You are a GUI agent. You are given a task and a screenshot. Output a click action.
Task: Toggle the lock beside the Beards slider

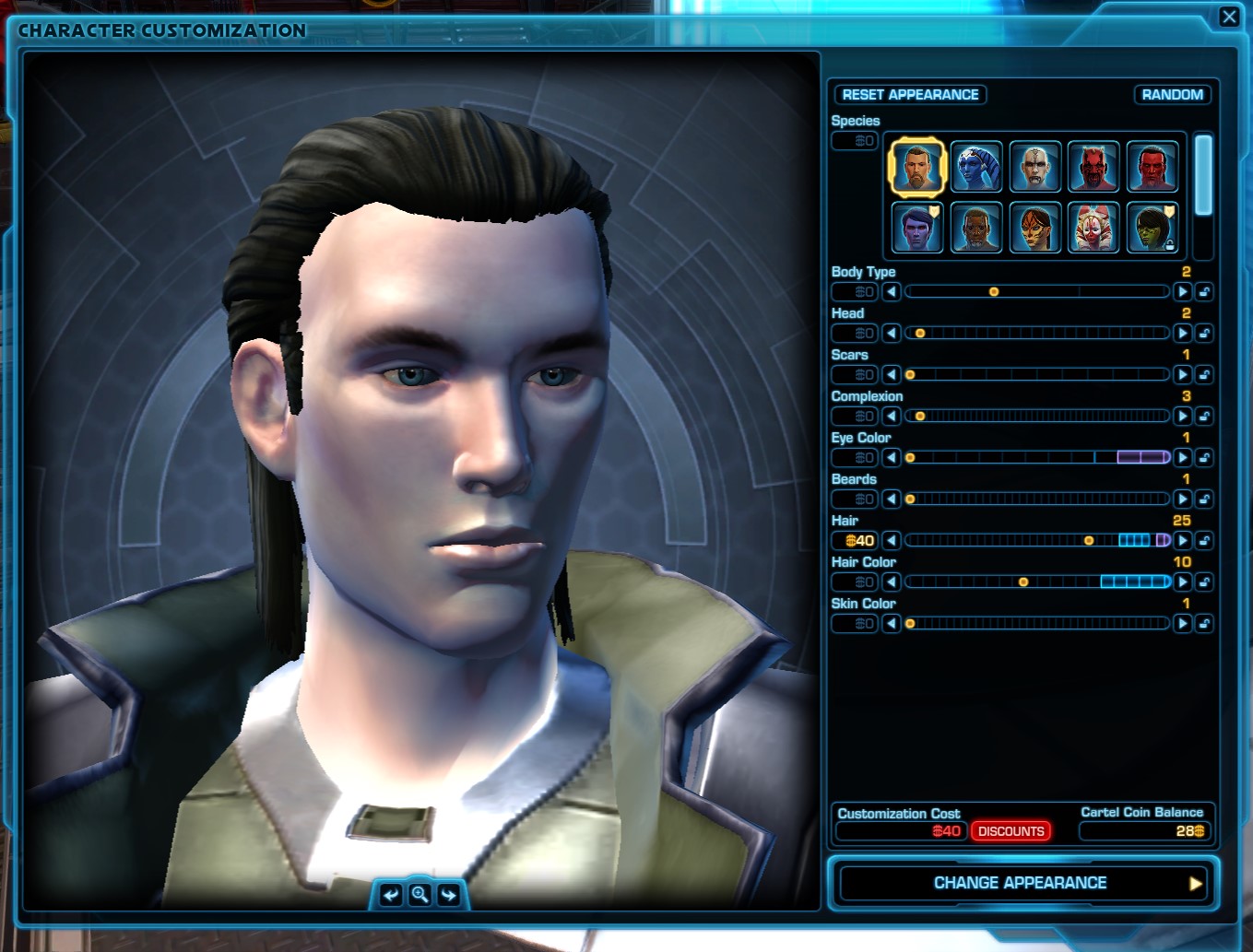[x=1204, y=500]
